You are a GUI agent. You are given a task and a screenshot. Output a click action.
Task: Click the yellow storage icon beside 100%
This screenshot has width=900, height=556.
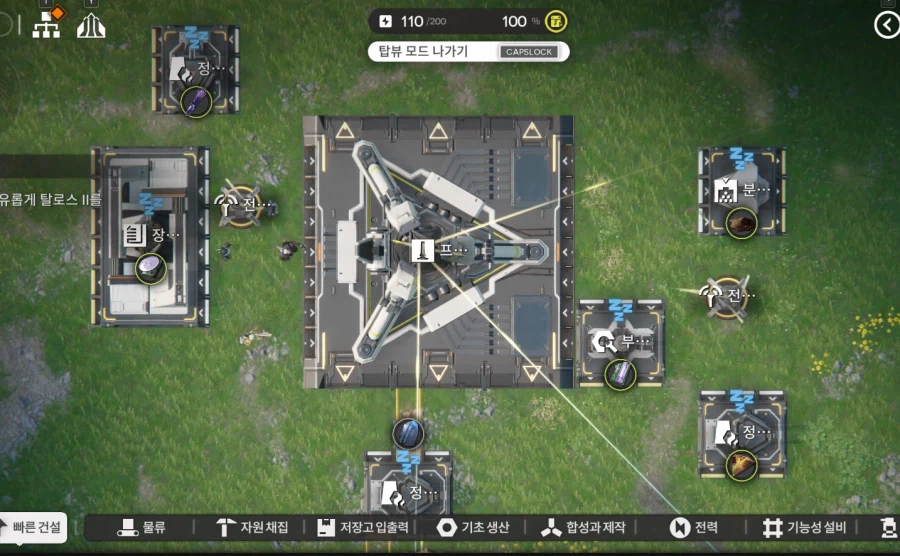point(556,21)
